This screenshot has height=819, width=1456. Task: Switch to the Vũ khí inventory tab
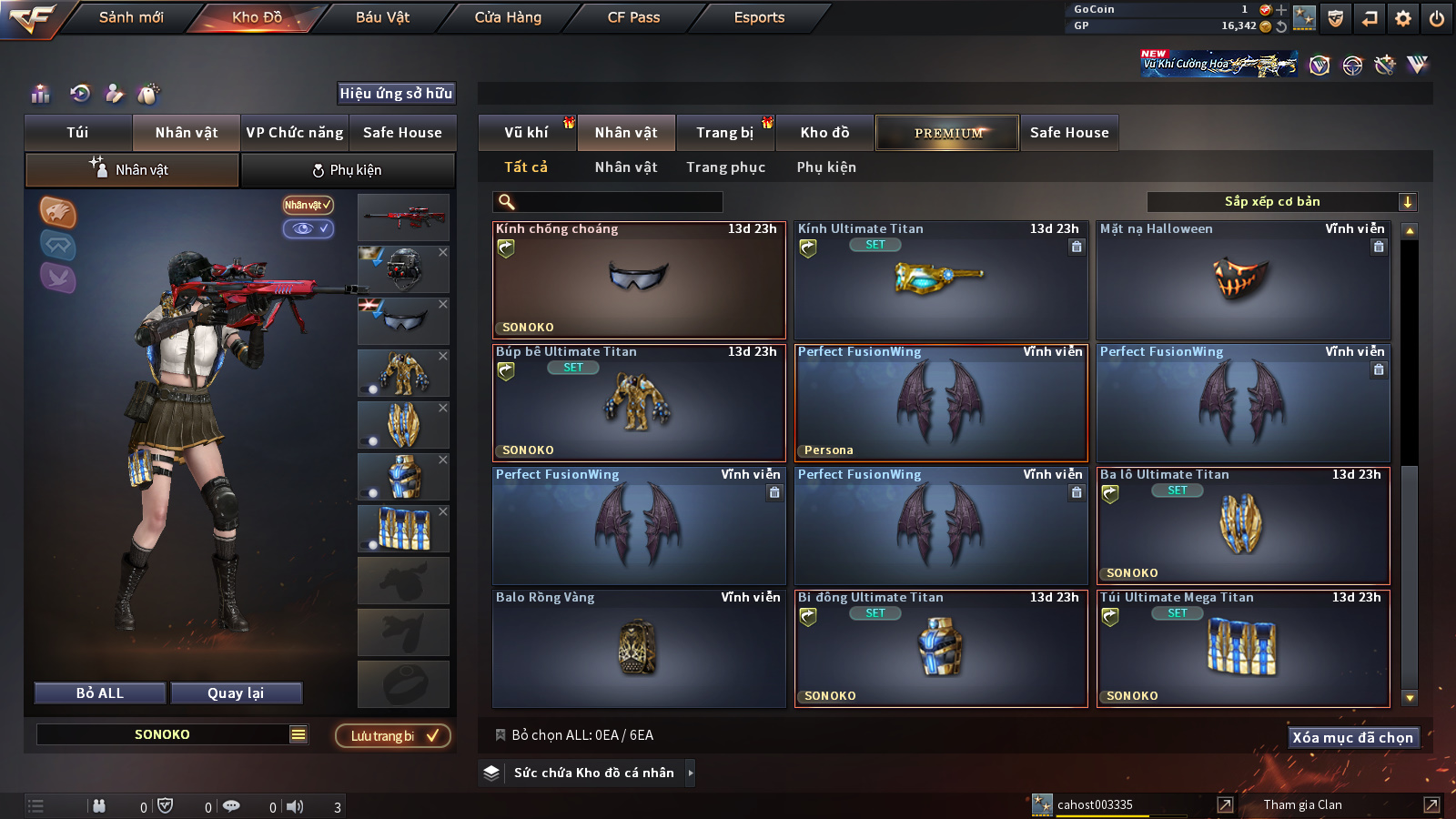(526, 133)
